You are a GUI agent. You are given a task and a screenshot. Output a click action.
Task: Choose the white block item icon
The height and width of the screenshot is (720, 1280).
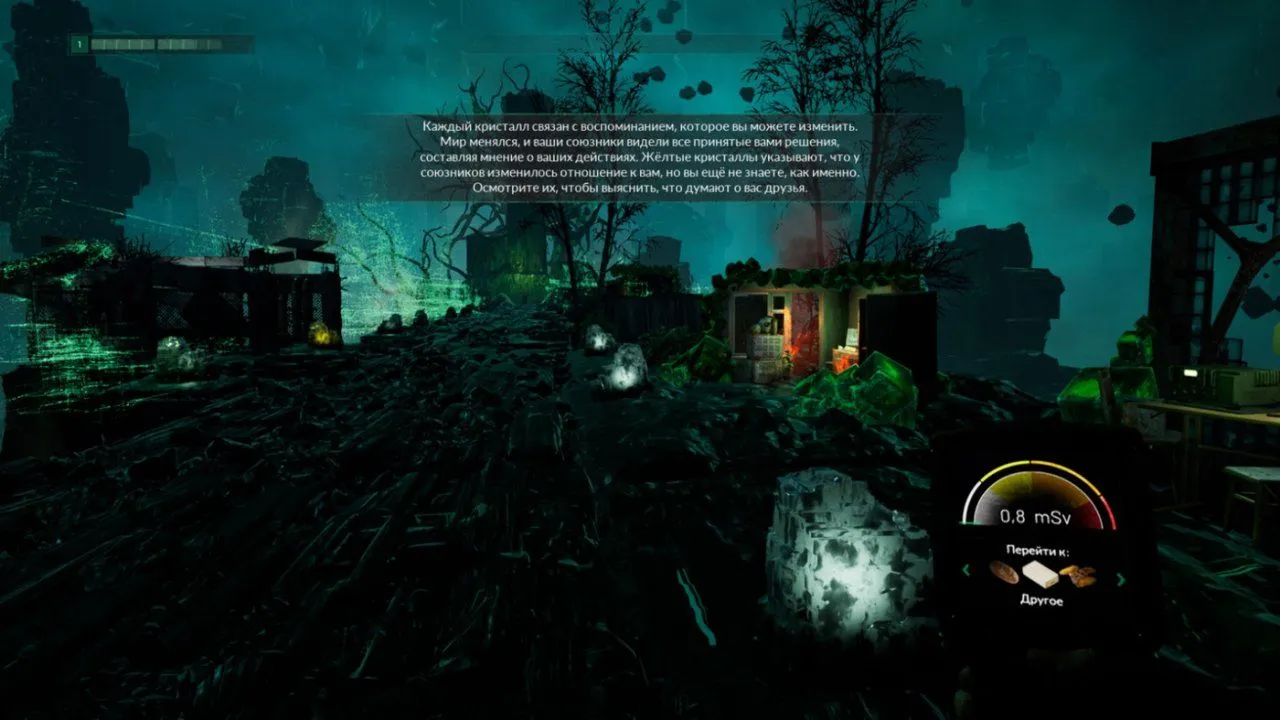click(x=1040, y=574)
